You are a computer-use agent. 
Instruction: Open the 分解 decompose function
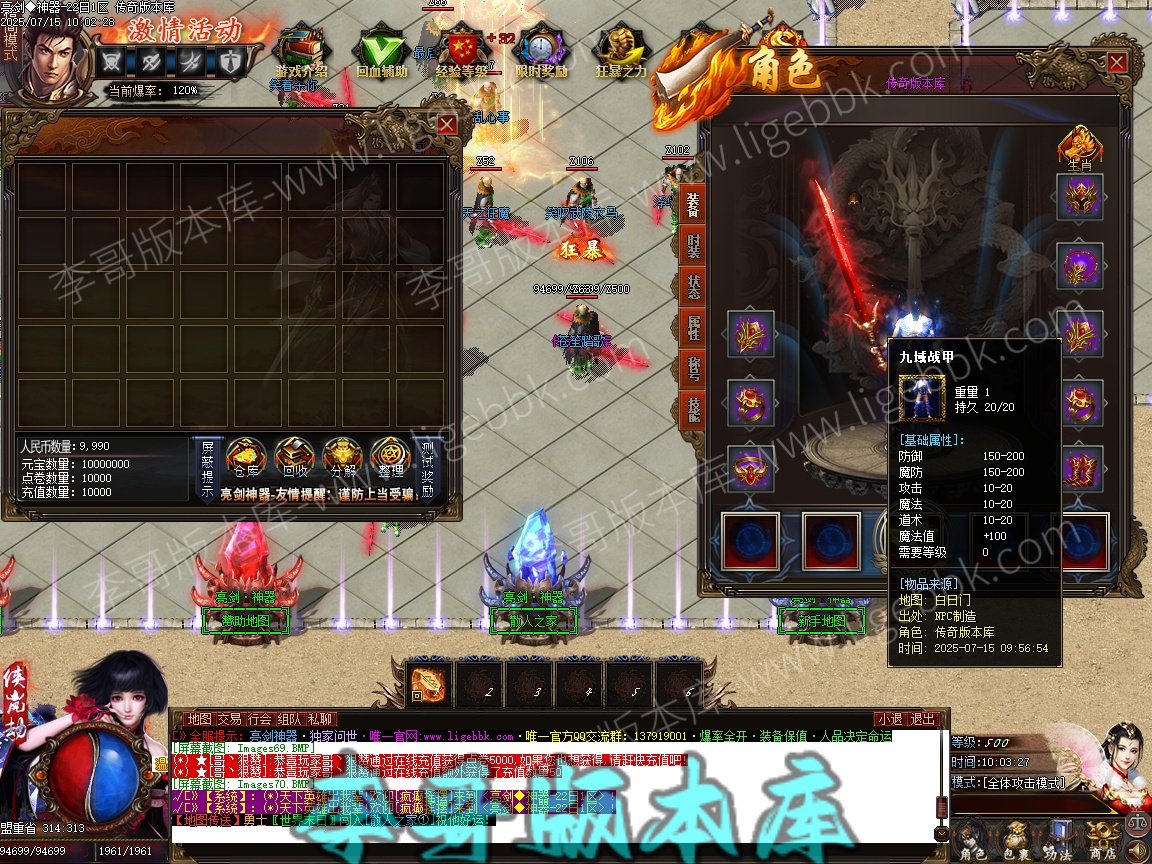coord(342,459)
